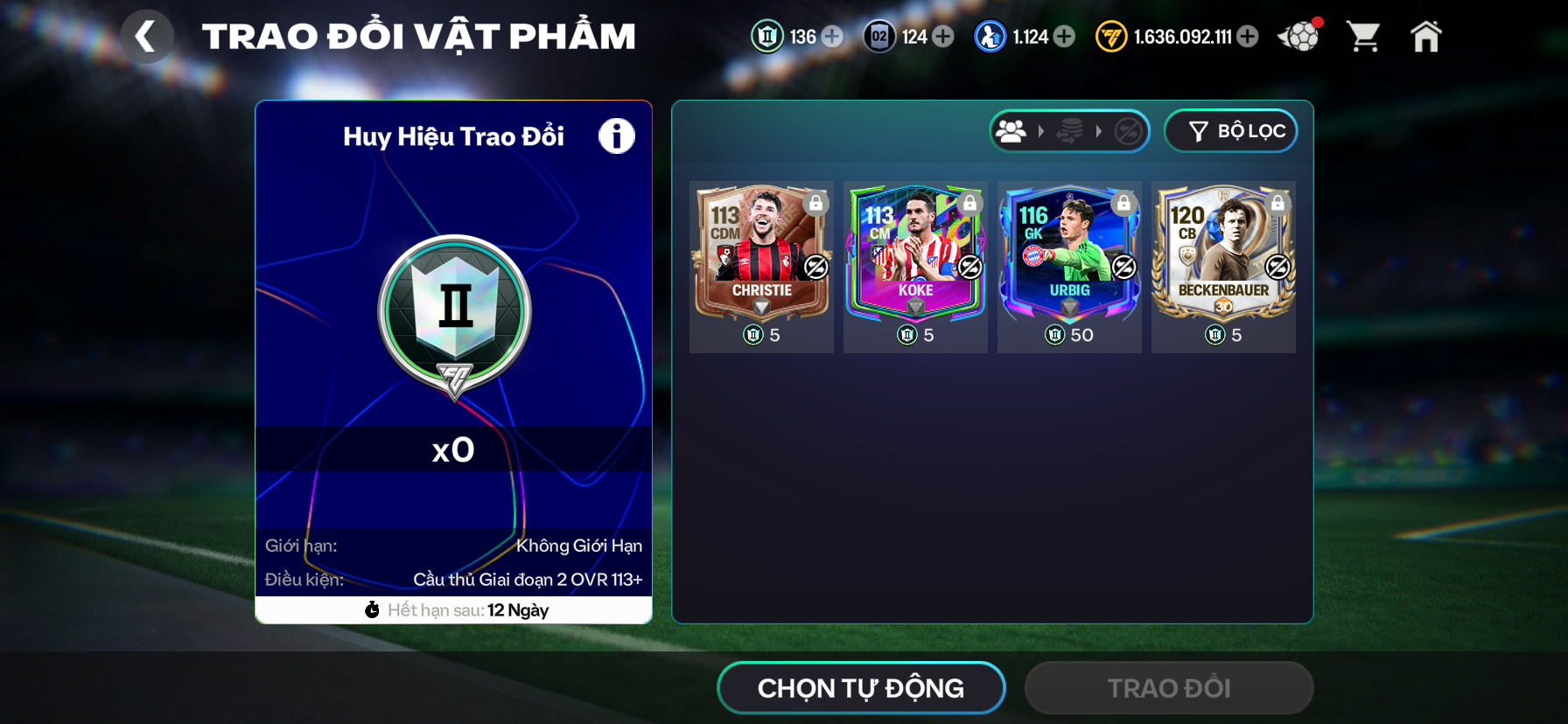This screenshot has height=724, width=1568.
Task: Add more exchange badges (136) with plus
Action: click(x=832, y=37)
